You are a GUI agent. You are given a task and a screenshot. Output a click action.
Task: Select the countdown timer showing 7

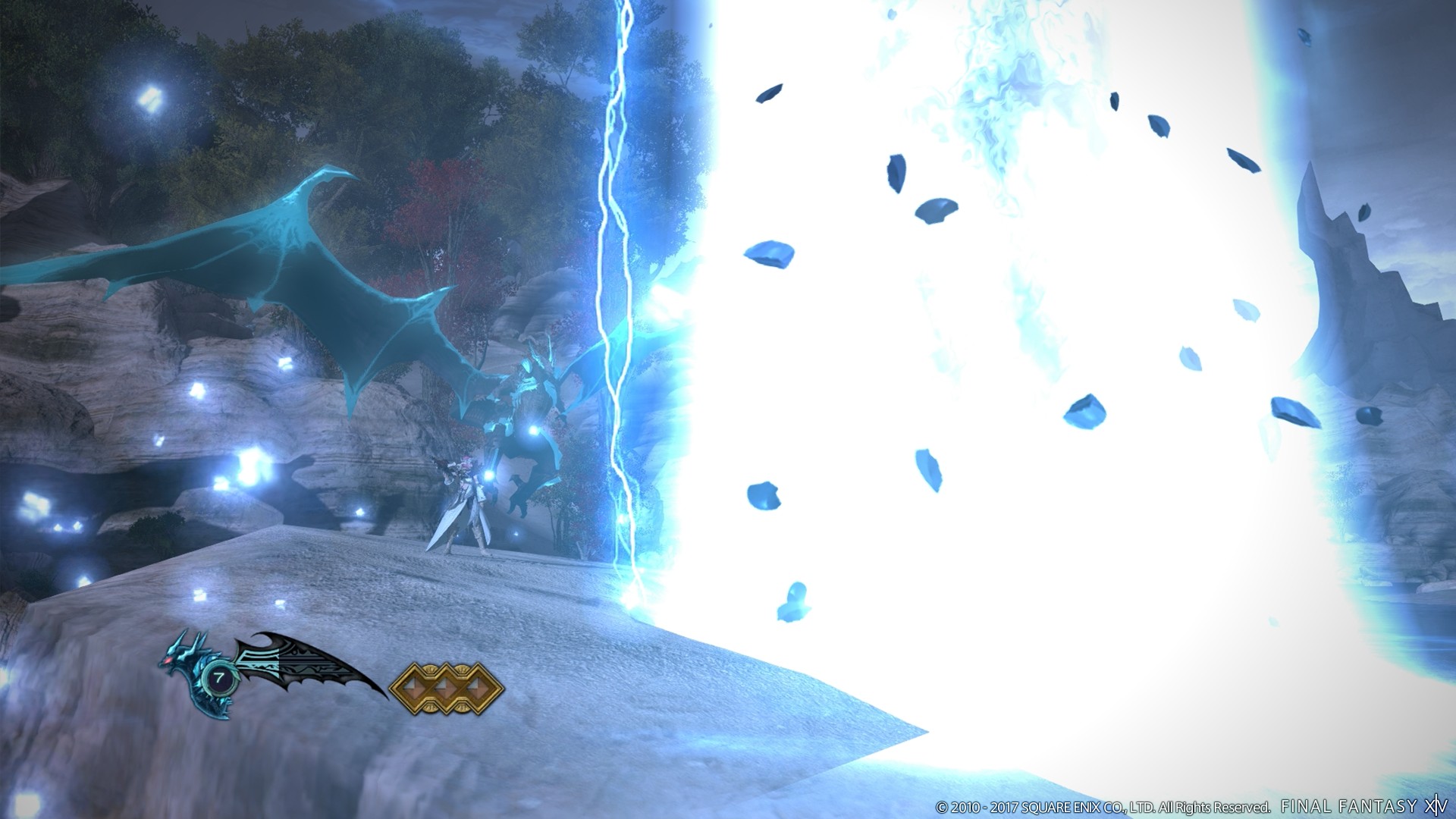[x=218, y=679]
